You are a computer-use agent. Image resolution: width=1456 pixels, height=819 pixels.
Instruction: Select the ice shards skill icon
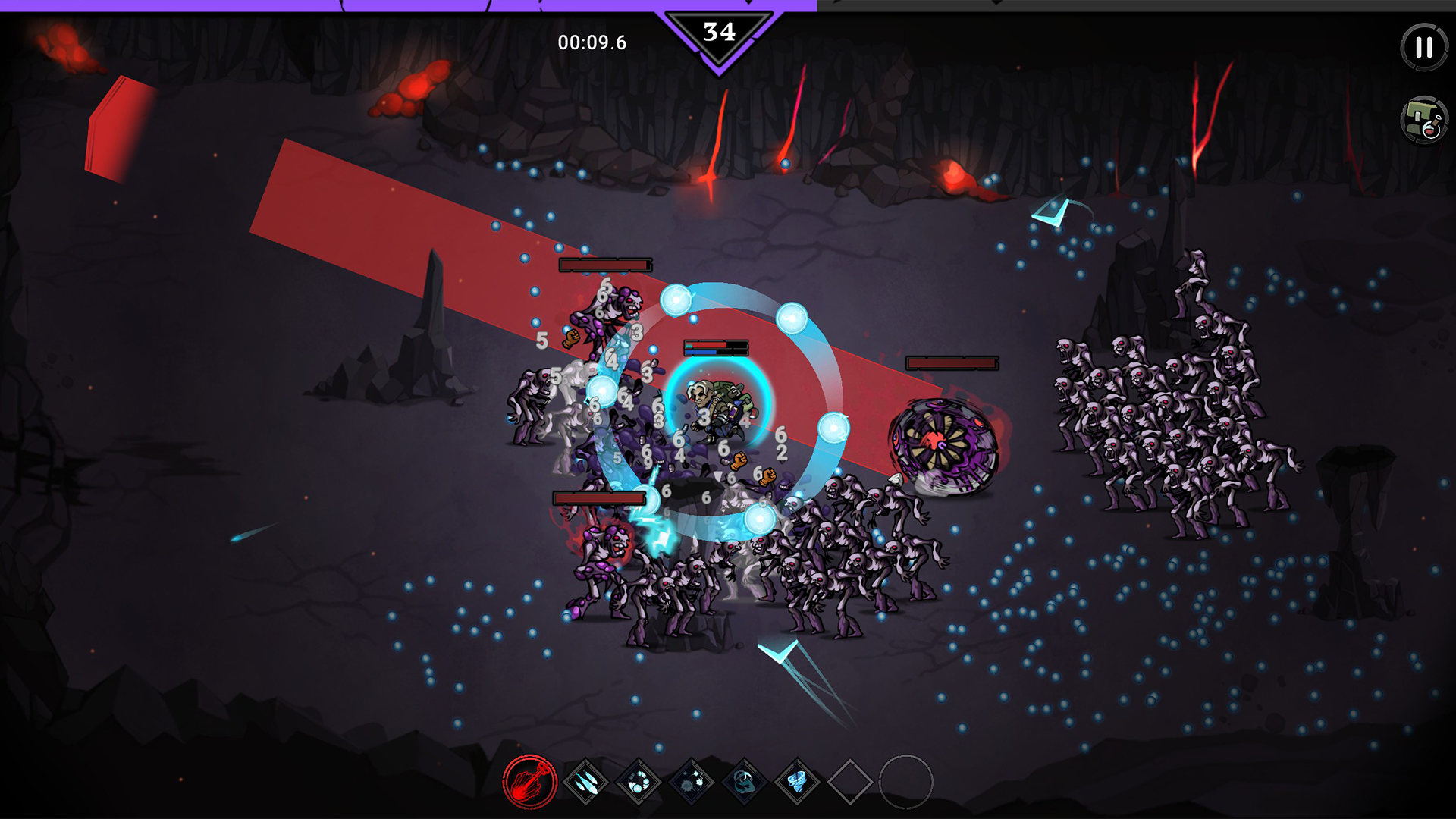point(585,782)
